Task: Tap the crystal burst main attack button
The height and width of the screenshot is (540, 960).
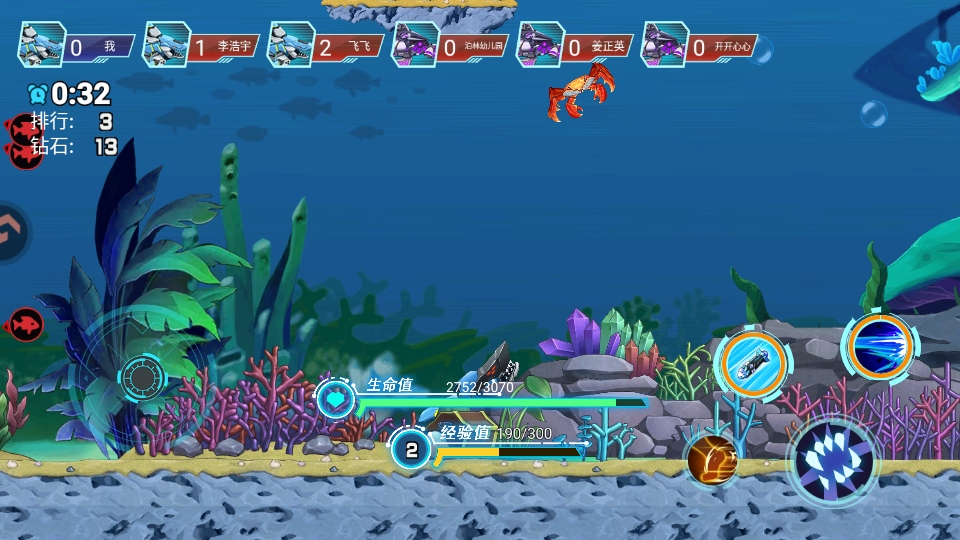Action: coord(833,461)
